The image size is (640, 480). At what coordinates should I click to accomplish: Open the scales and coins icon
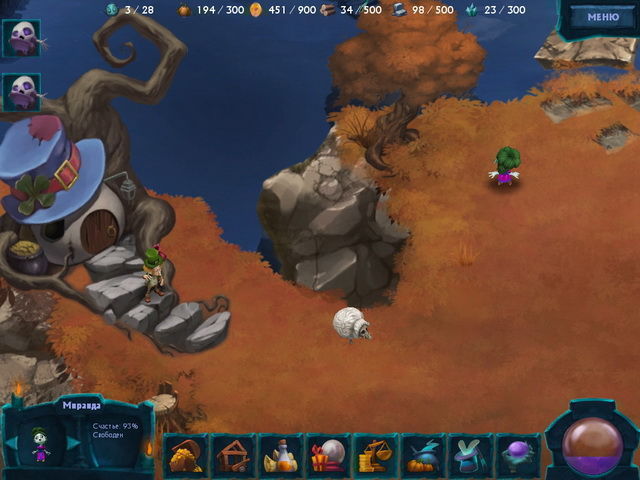point(375,456)
